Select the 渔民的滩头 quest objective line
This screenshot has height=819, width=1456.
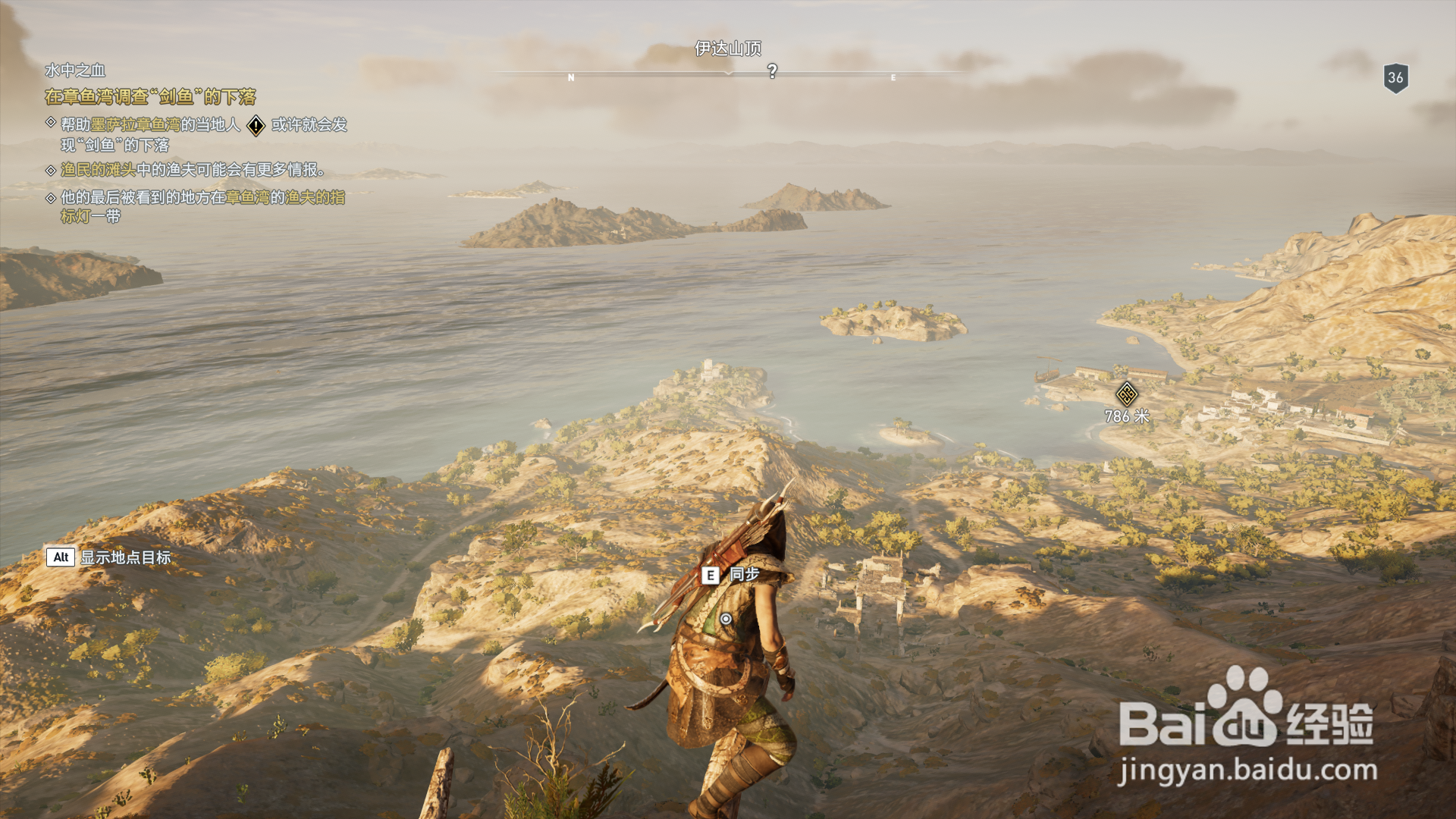[193, 170]
